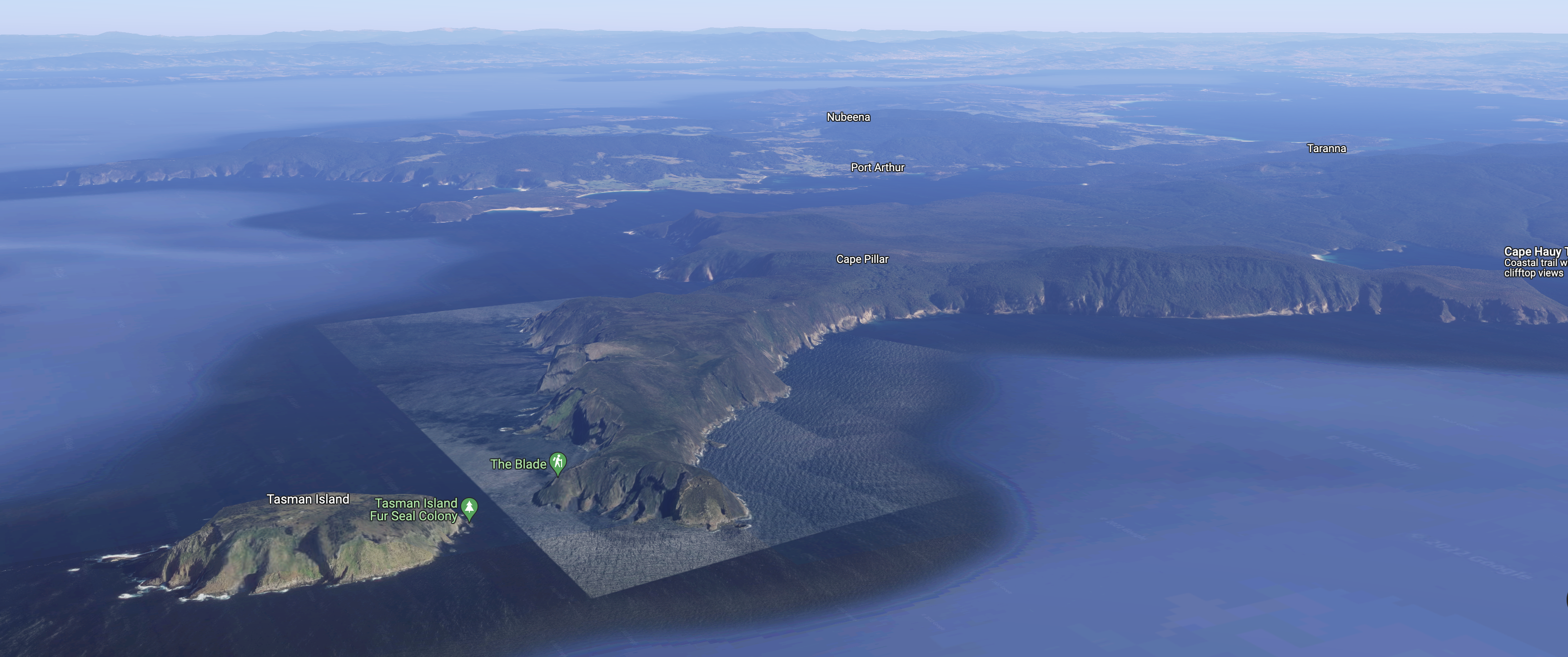Select The Blade hiking marker
The height and width of the screenshot is (657, 1568).
click(x=558, y=463)
